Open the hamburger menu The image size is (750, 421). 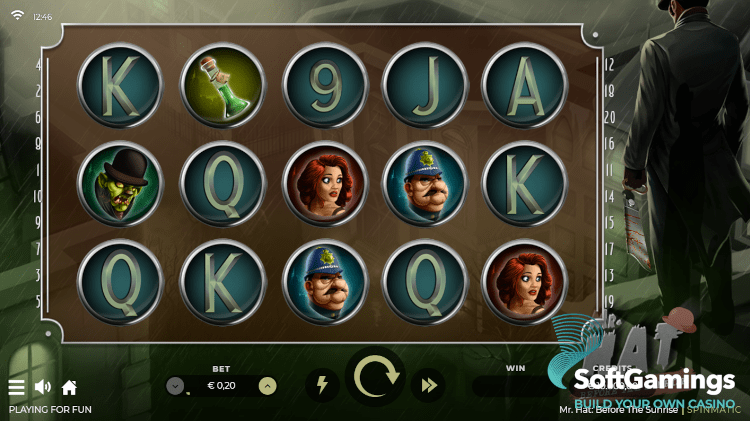[16, 387]
